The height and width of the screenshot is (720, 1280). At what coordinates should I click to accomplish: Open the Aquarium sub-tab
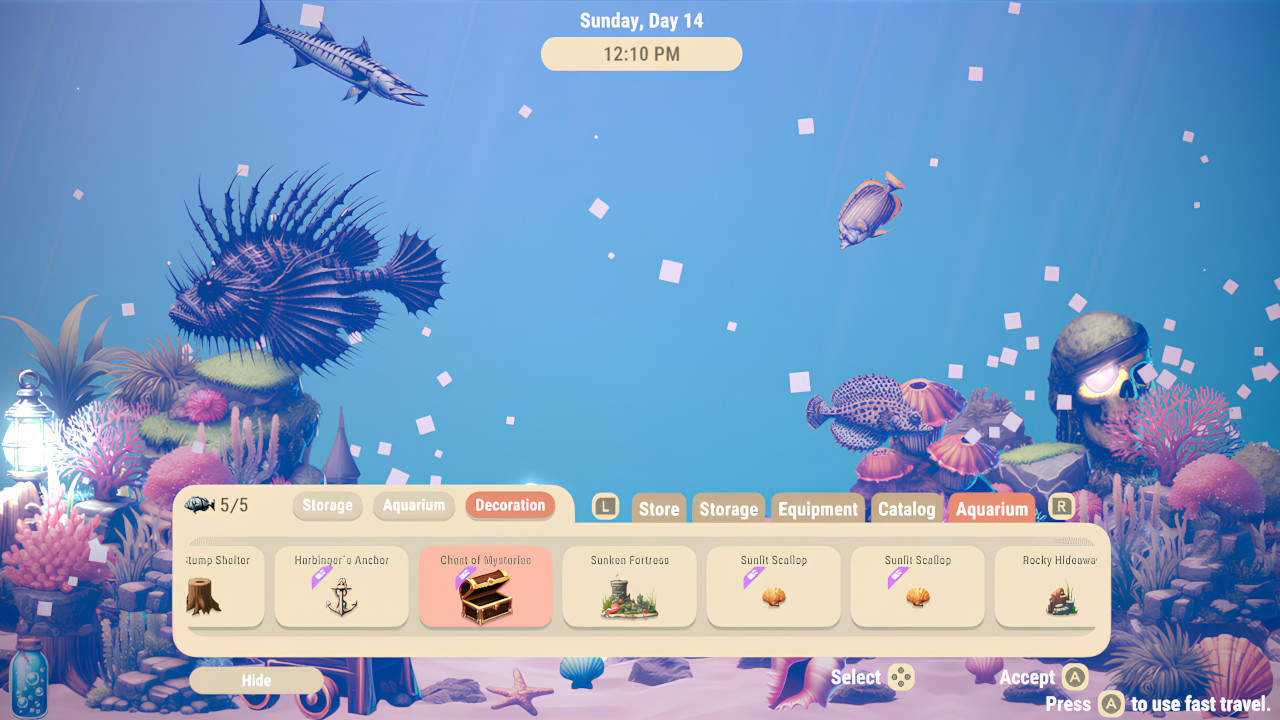(414, 506)
